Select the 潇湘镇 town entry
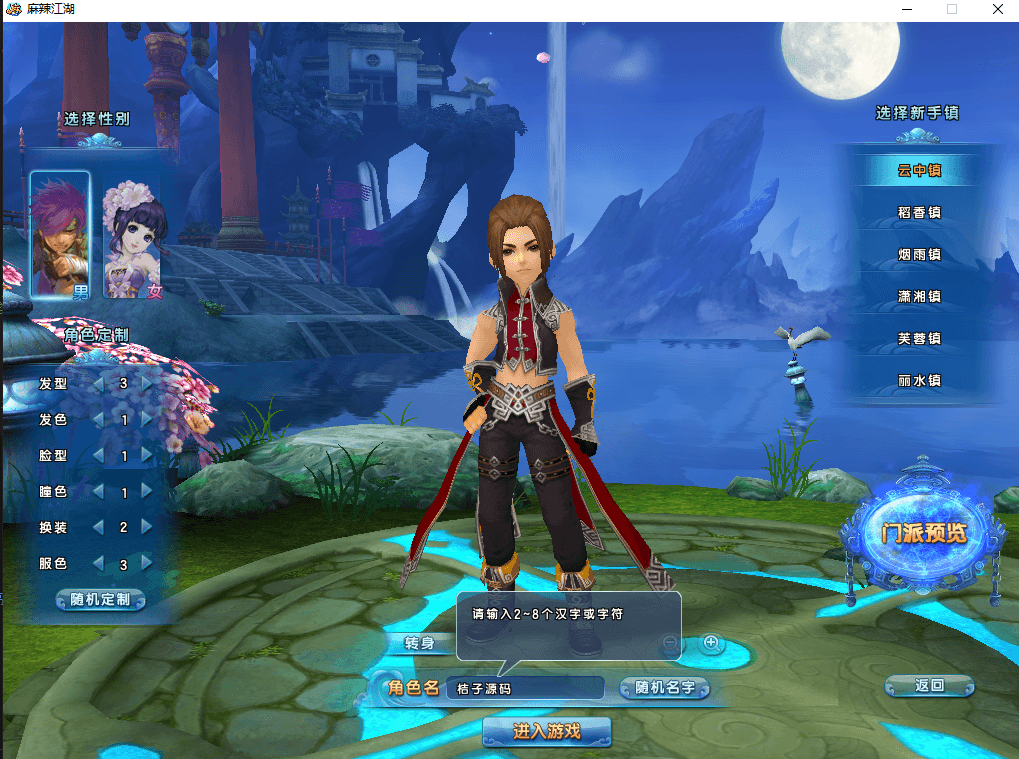1019x759 pixels. (x=919, y=296)
